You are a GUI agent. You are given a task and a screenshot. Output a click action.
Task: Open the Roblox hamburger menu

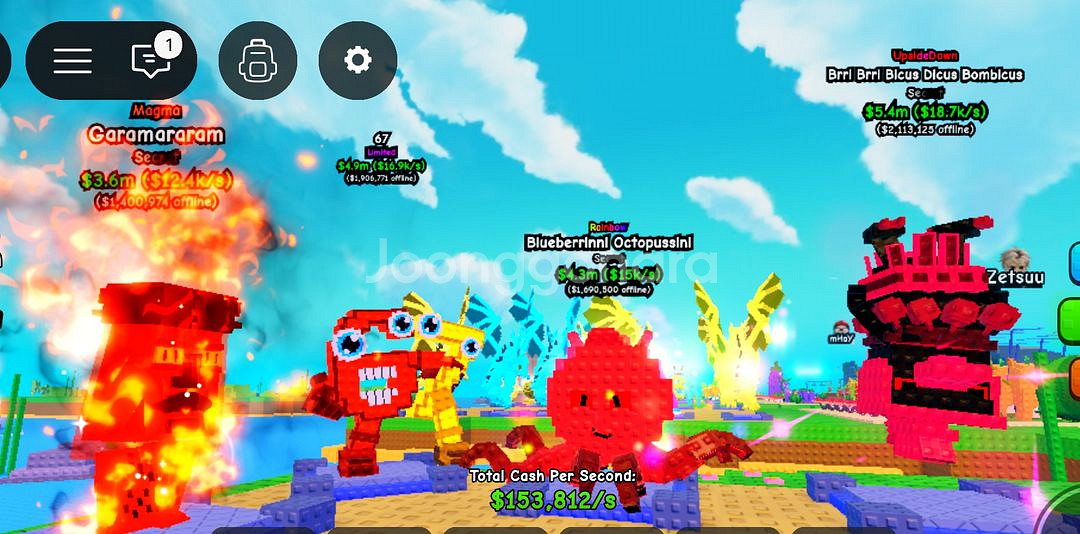point(73,61)
